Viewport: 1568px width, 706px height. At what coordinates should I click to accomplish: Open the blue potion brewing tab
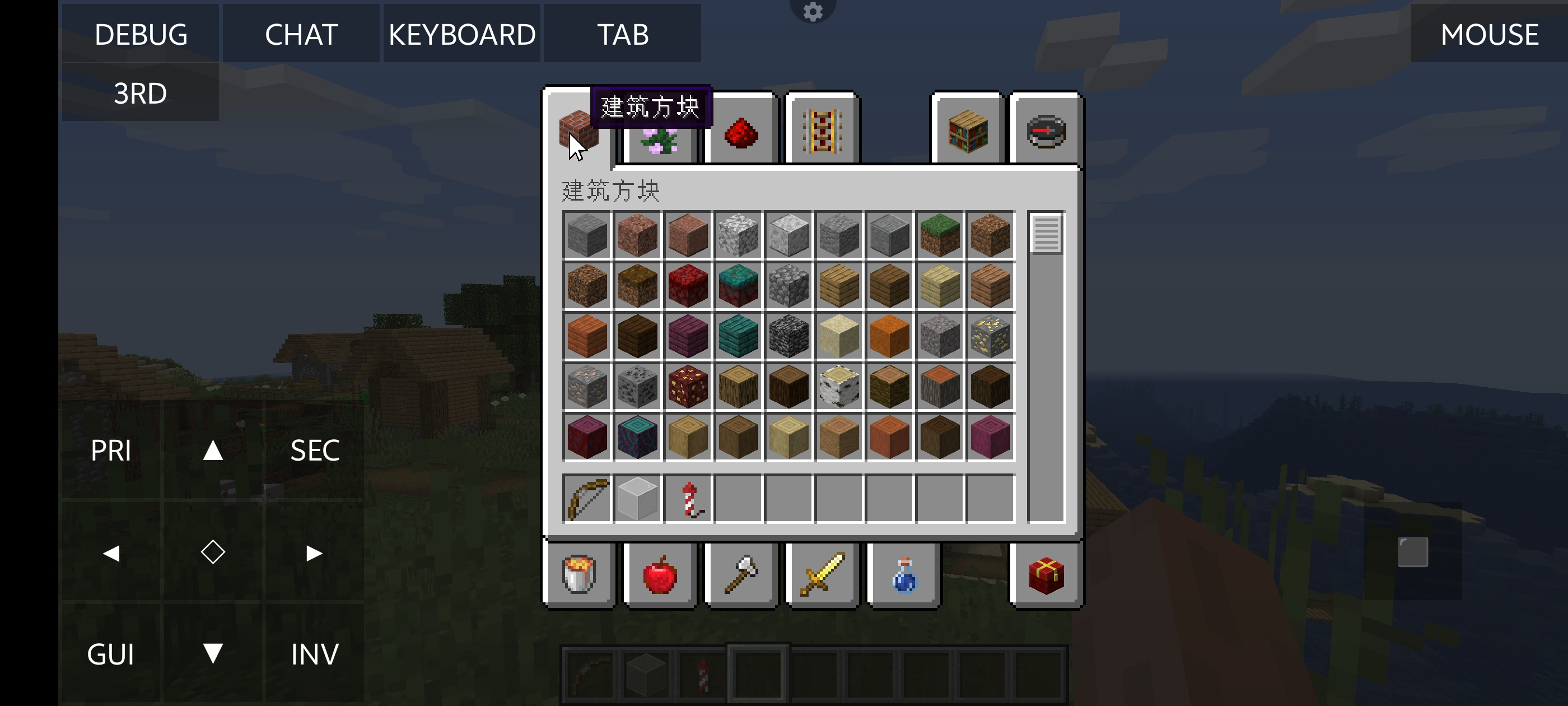(904, 574)
